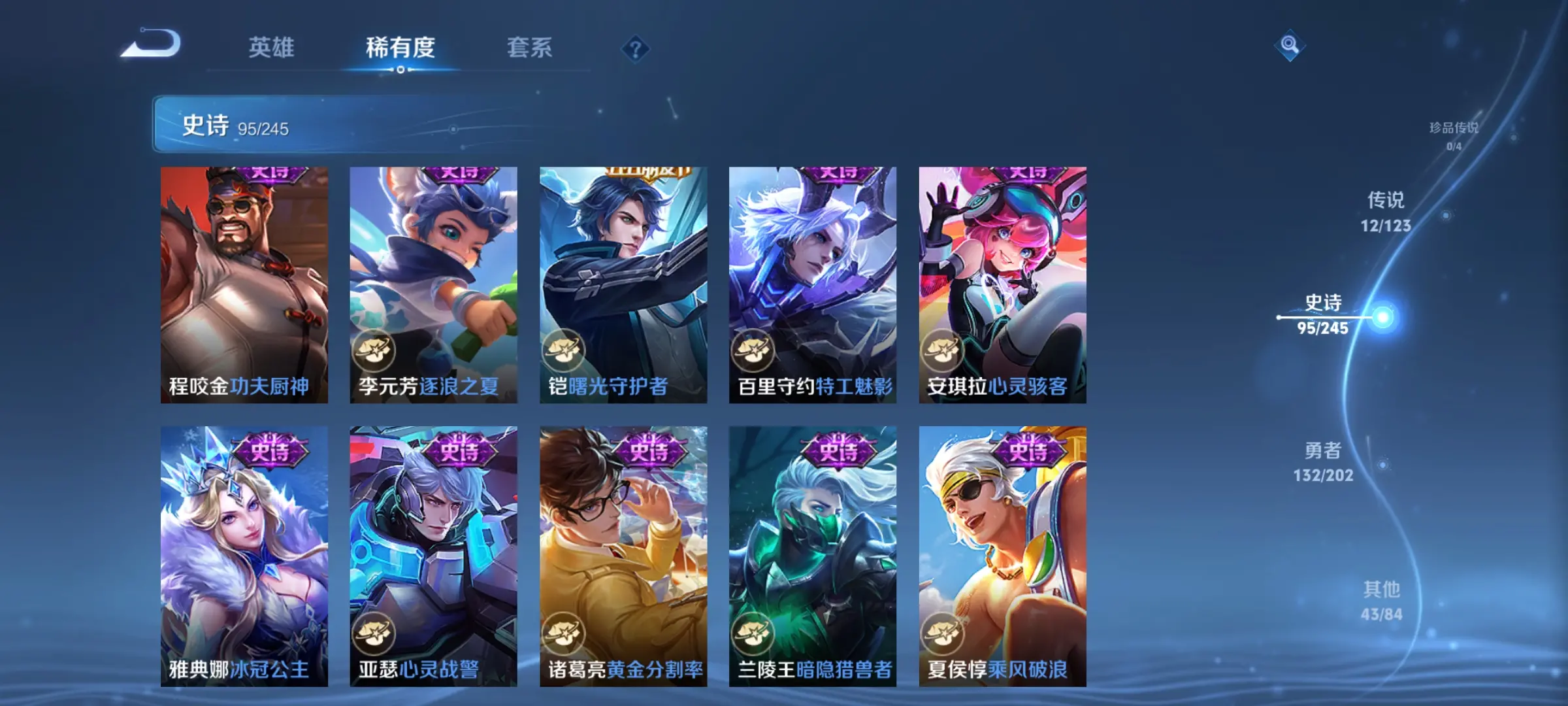Jump to 勇者 rarity section
The width and height of the screenshot is (1568, 706).
click(1323, 462)
